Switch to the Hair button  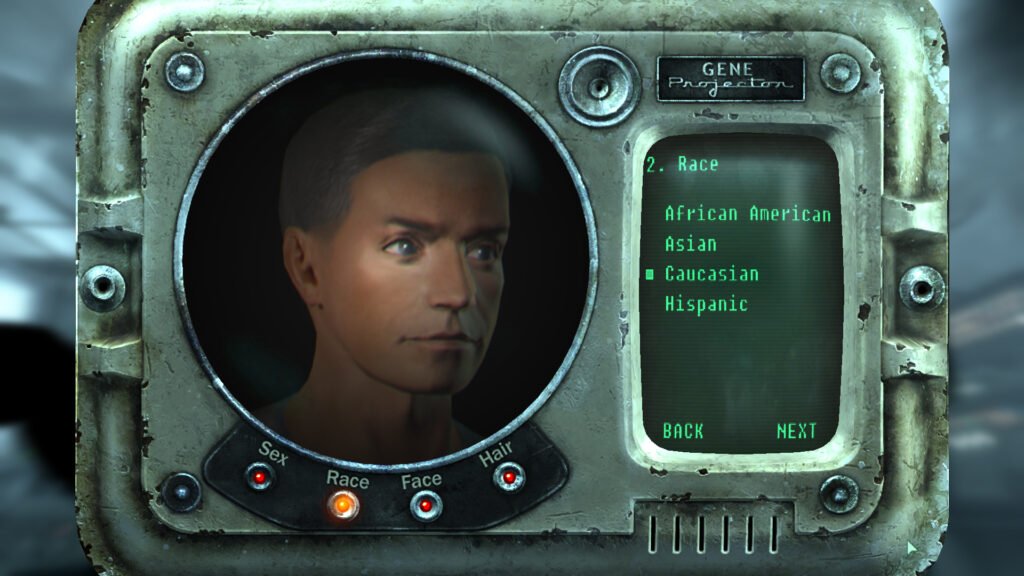pyautogui.click(x=508, y=477)
